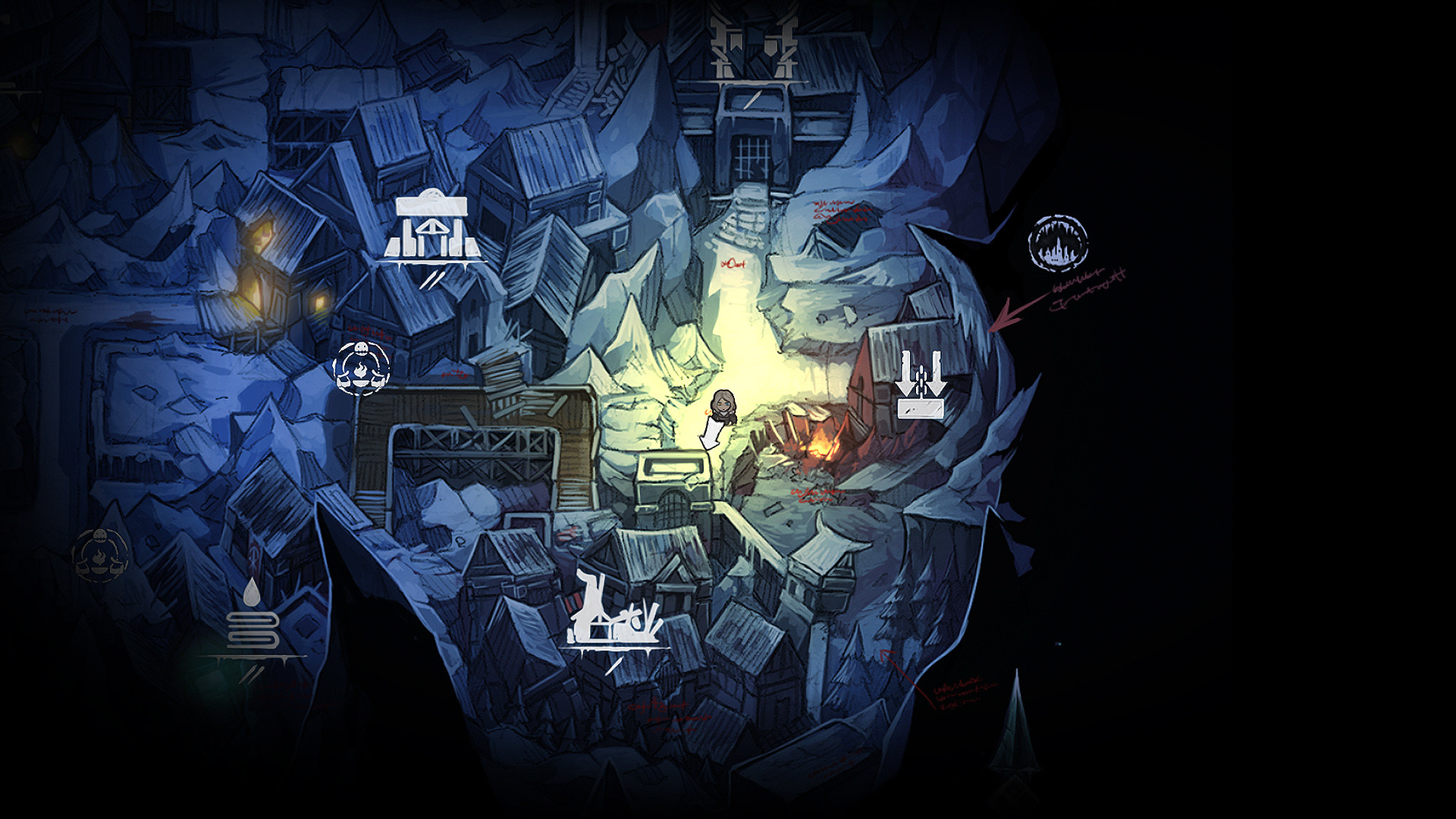Select the chained double-arrow descent icon
This screenshot has width=1456, height=819.
tap(920, 383)
